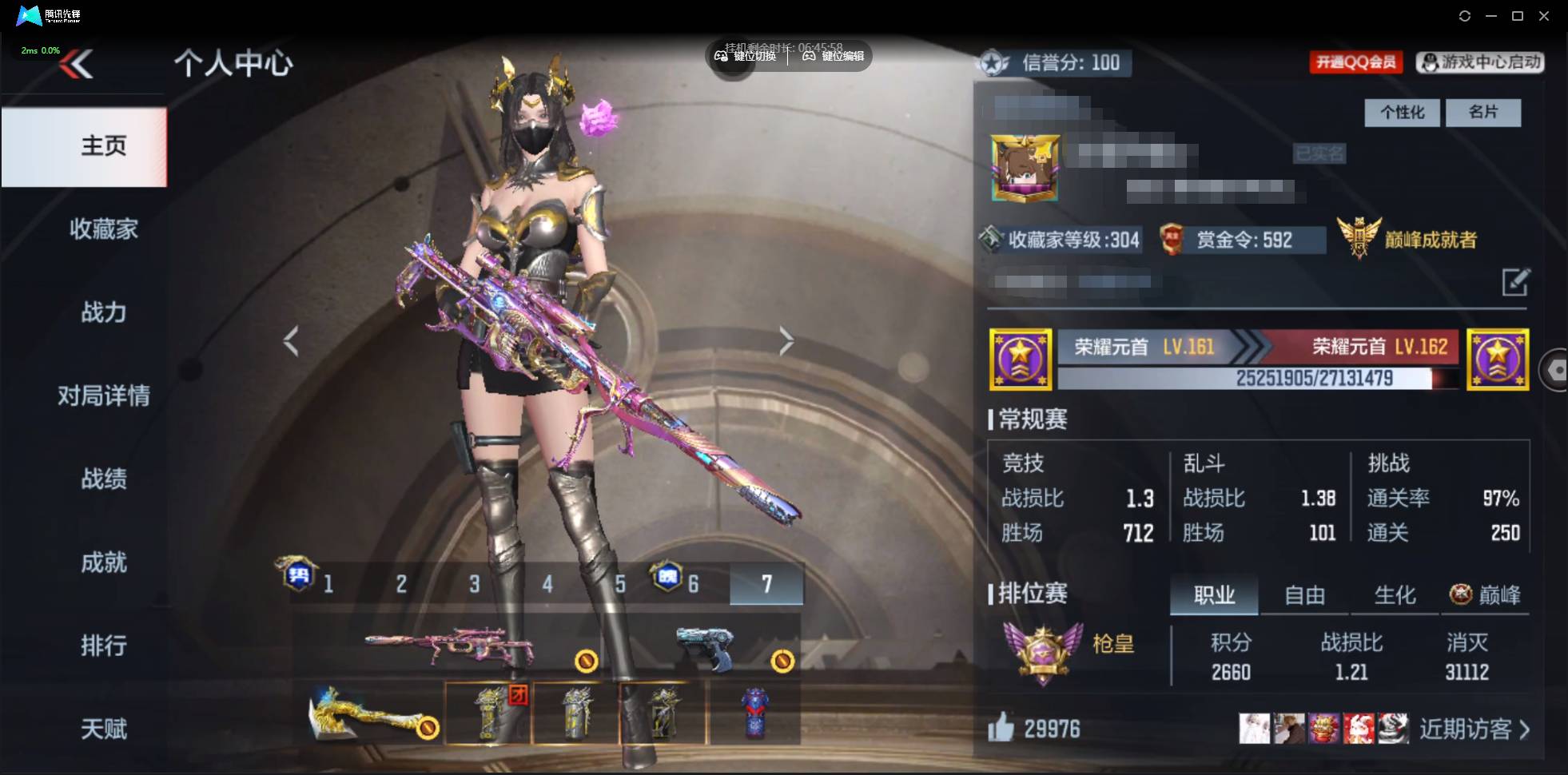Select the 巅峰 ranked tab
Screen dimensions: 1568x775
coord(1486,595)
